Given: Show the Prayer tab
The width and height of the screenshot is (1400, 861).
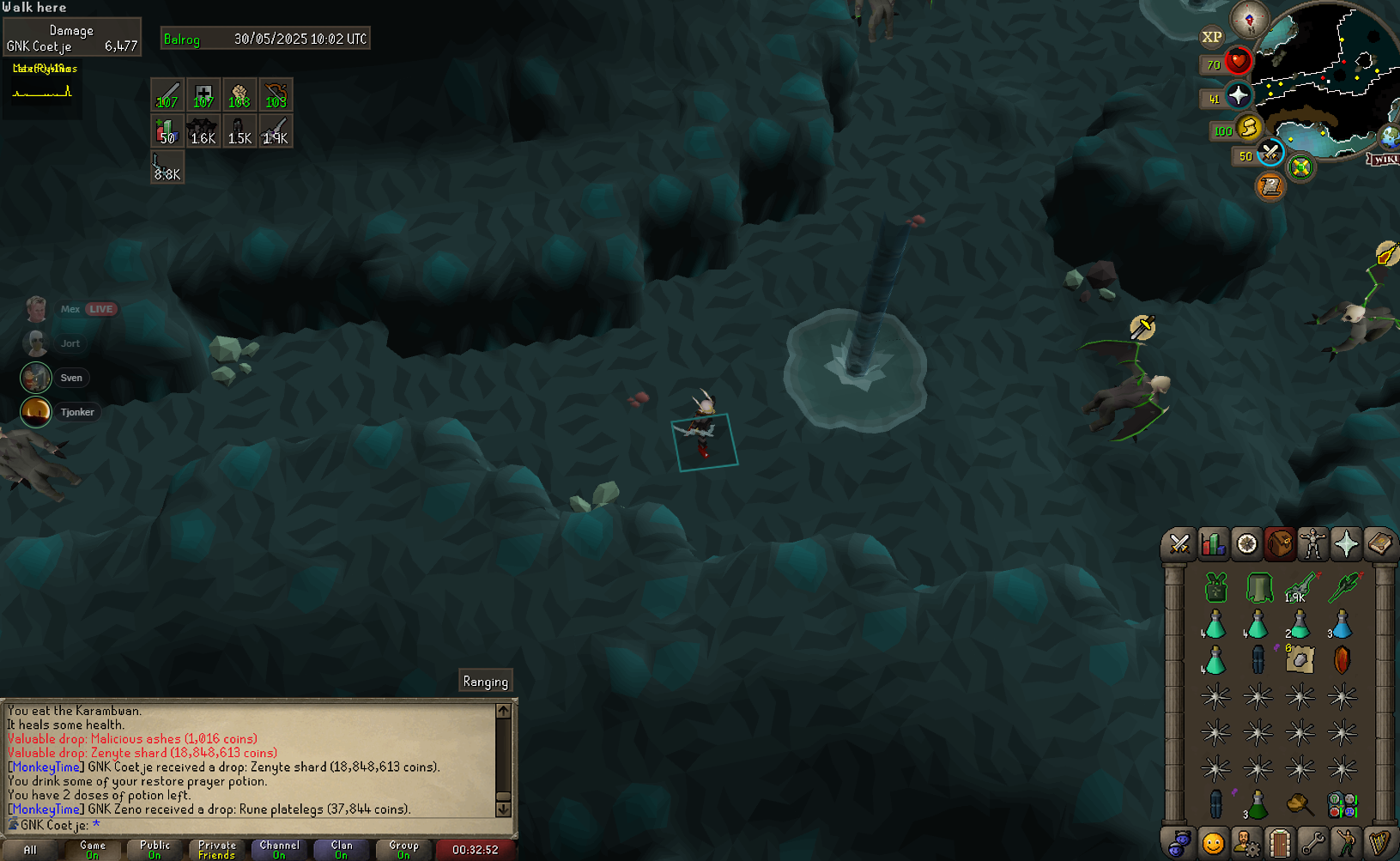Looking at the screenshot, I should [x=1346, y=544].
